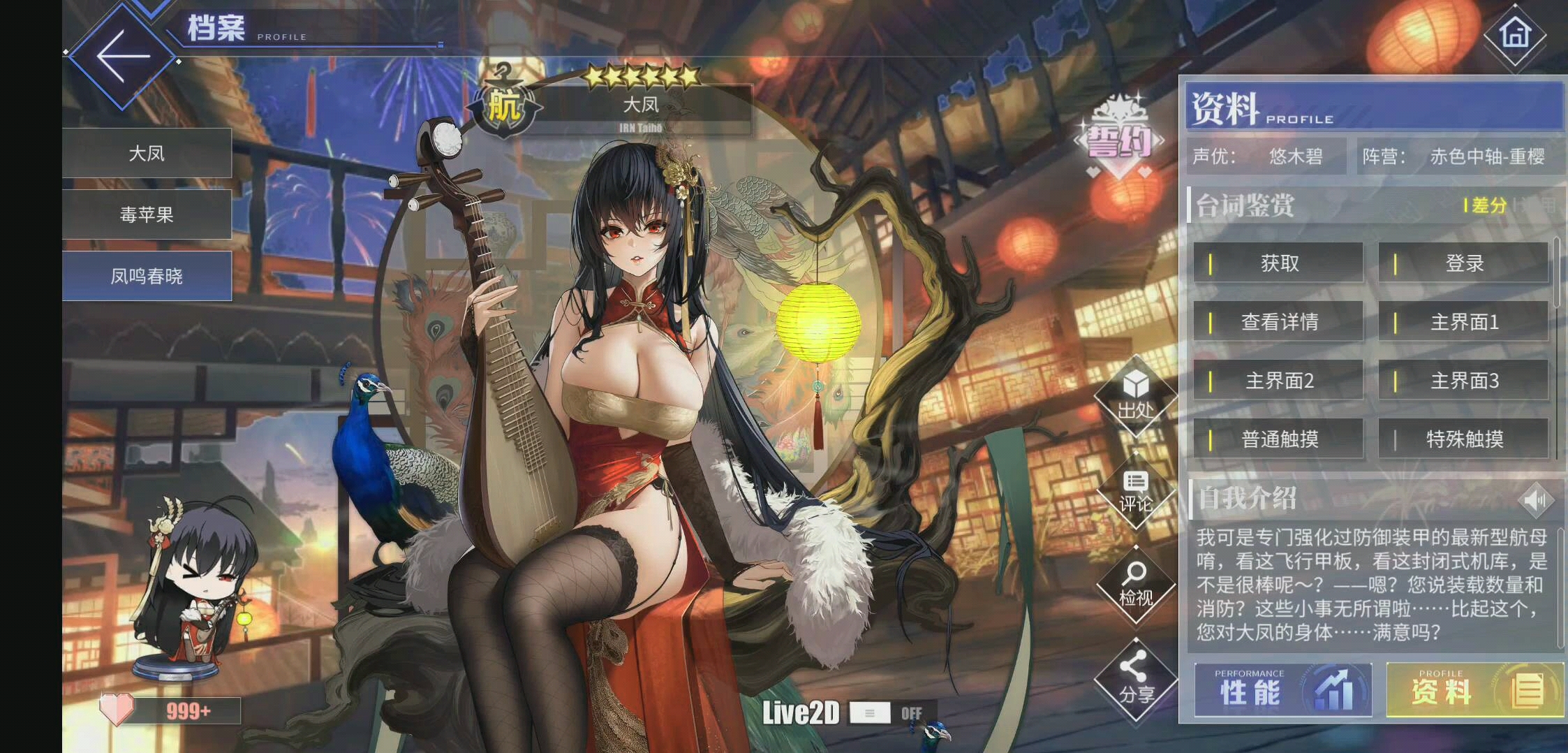
Task: Choose the 毒苹果 skin
Action: [x=147, y=214]
